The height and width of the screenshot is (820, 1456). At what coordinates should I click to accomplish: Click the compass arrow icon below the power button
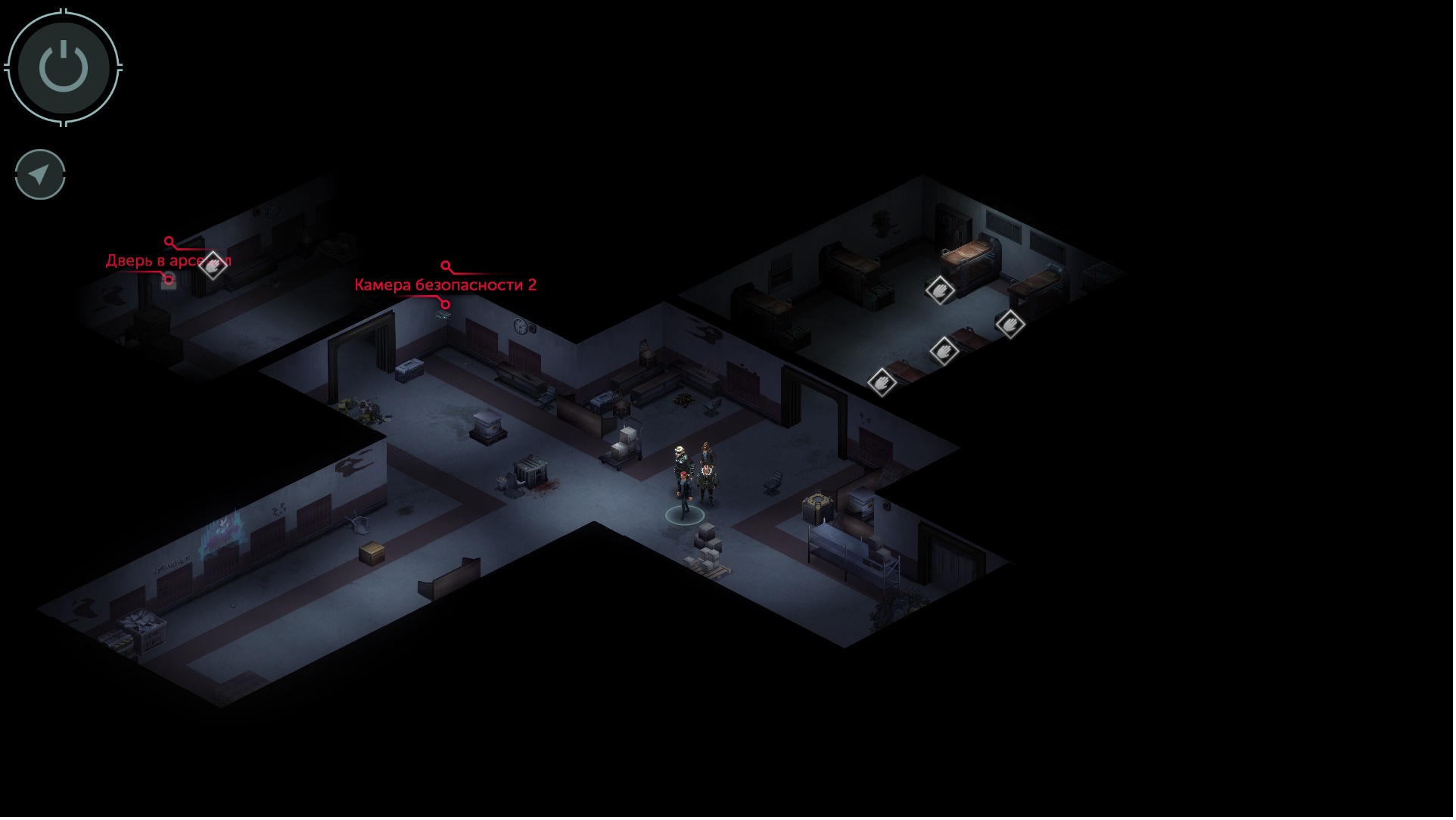[39, 174]
